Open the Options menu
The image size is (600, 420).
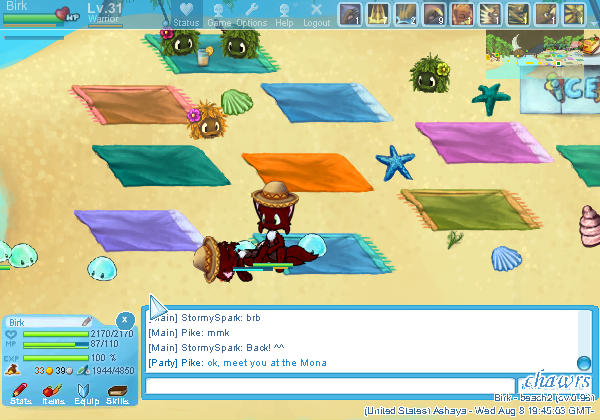(x=251, y=14)
